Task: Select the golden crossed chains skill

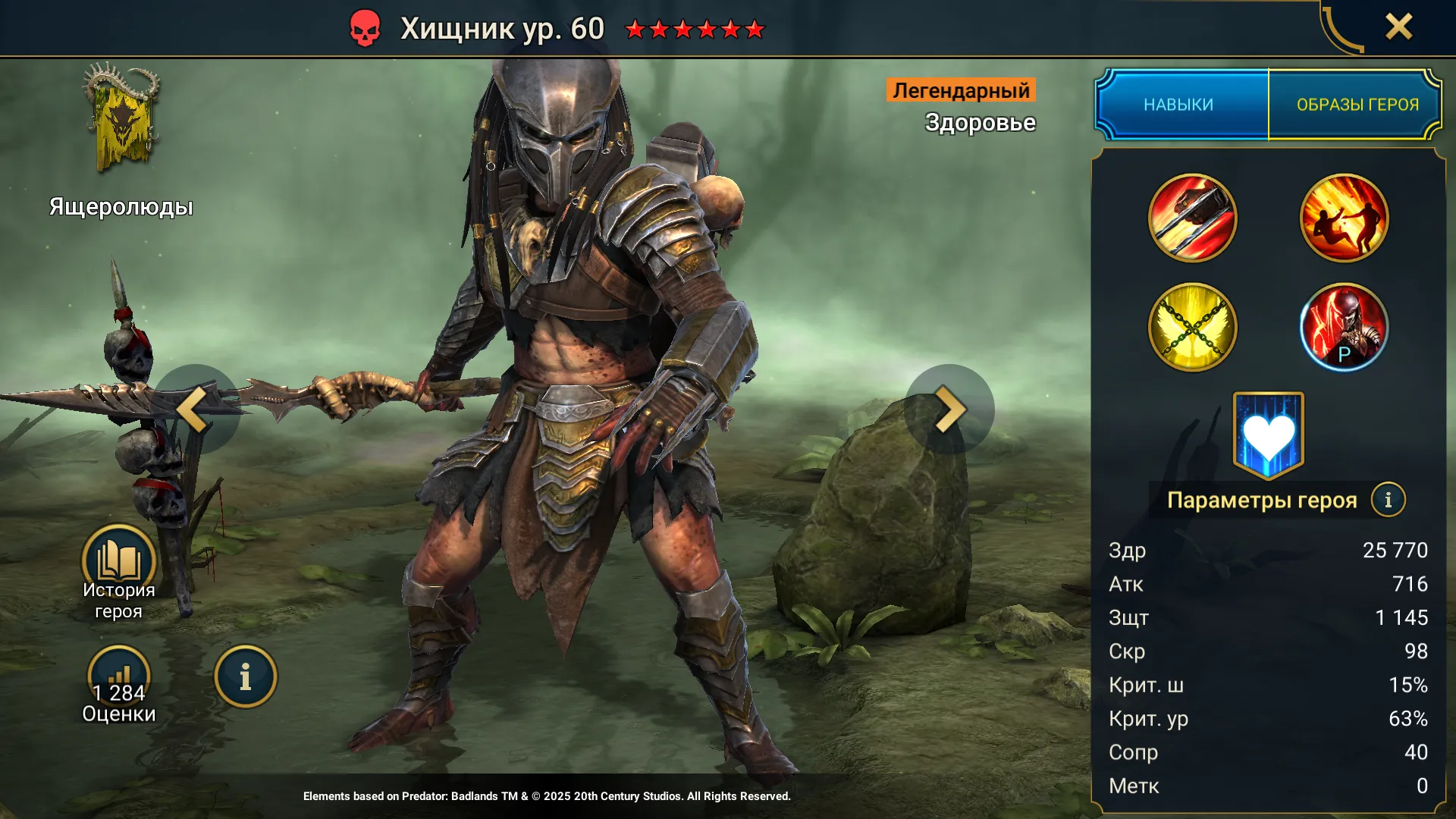Action: 1192,327
